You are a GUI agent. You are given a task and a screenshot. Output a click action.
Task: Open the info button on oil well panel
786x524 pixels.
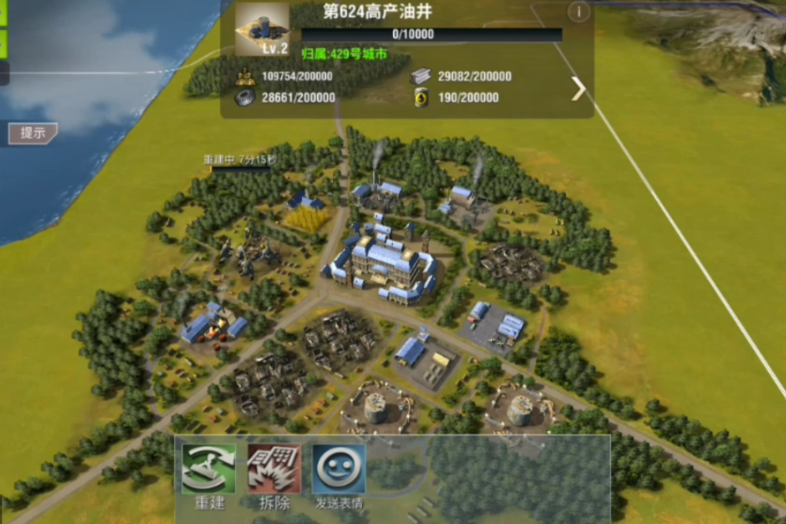(x=578, y=12)
